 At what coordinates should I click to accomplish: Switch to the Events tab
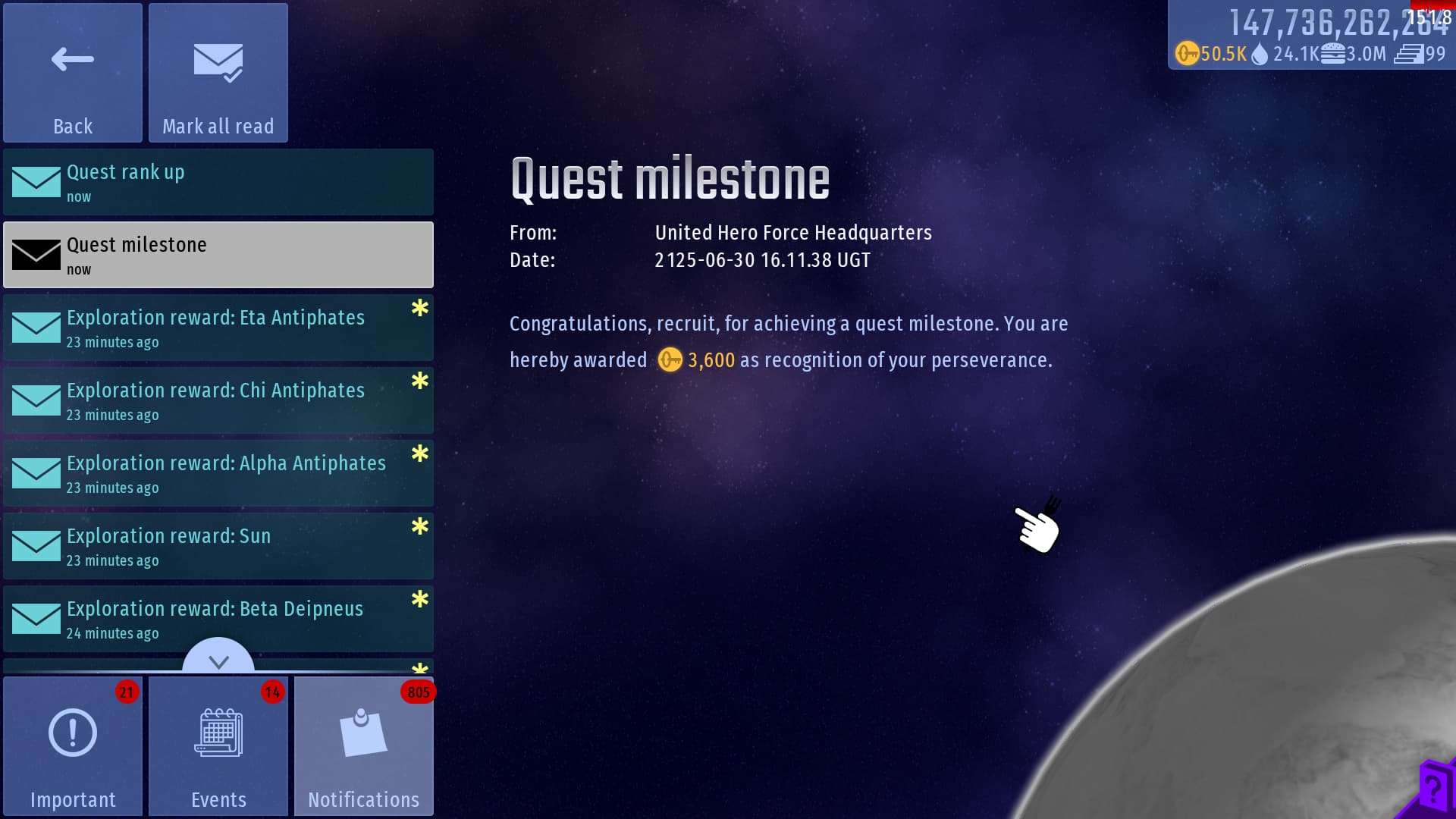coord(218,746)
